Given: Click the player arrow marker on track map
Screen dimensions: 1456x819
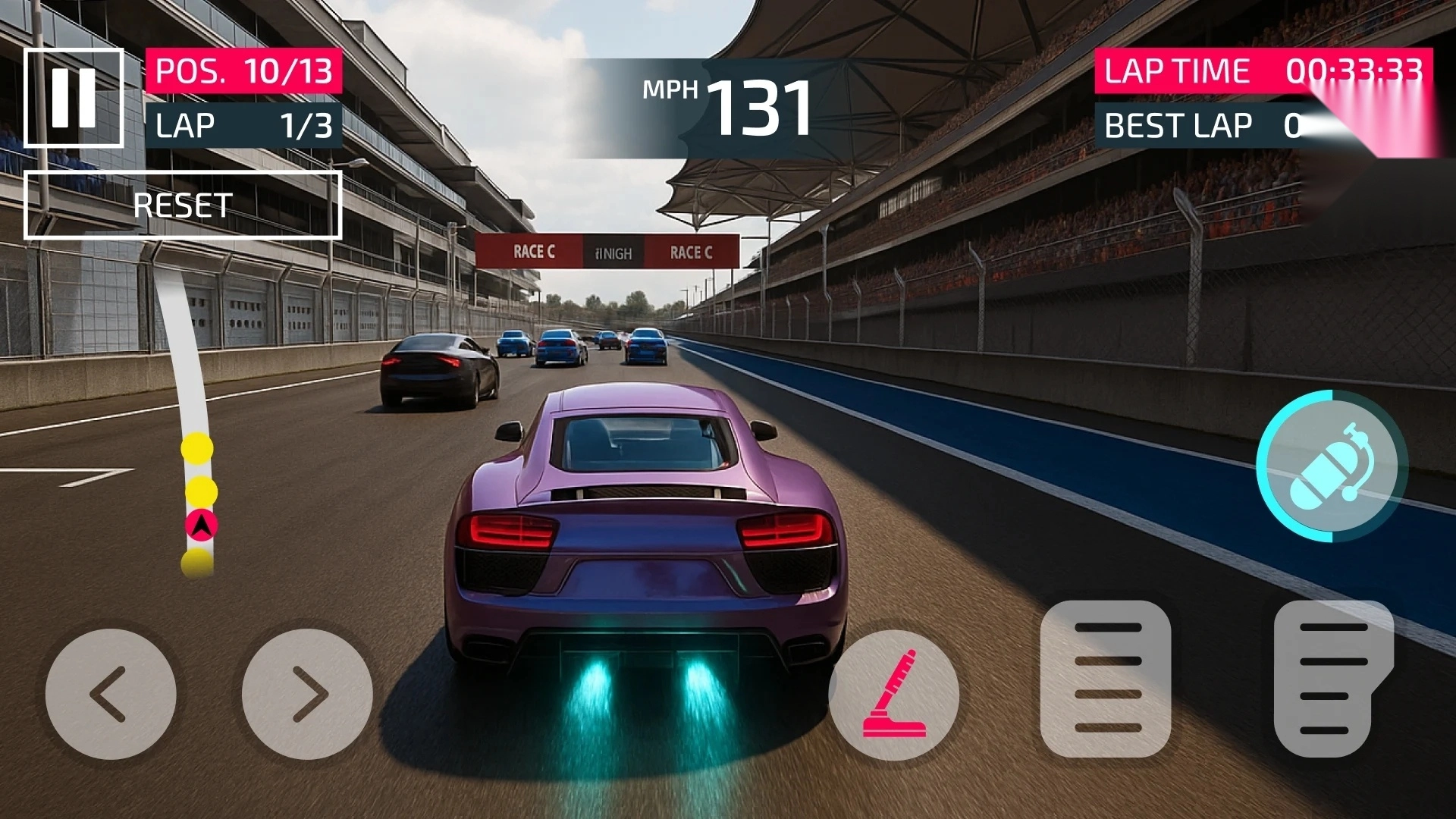Looking at the screenshot, I should point(202,525).
